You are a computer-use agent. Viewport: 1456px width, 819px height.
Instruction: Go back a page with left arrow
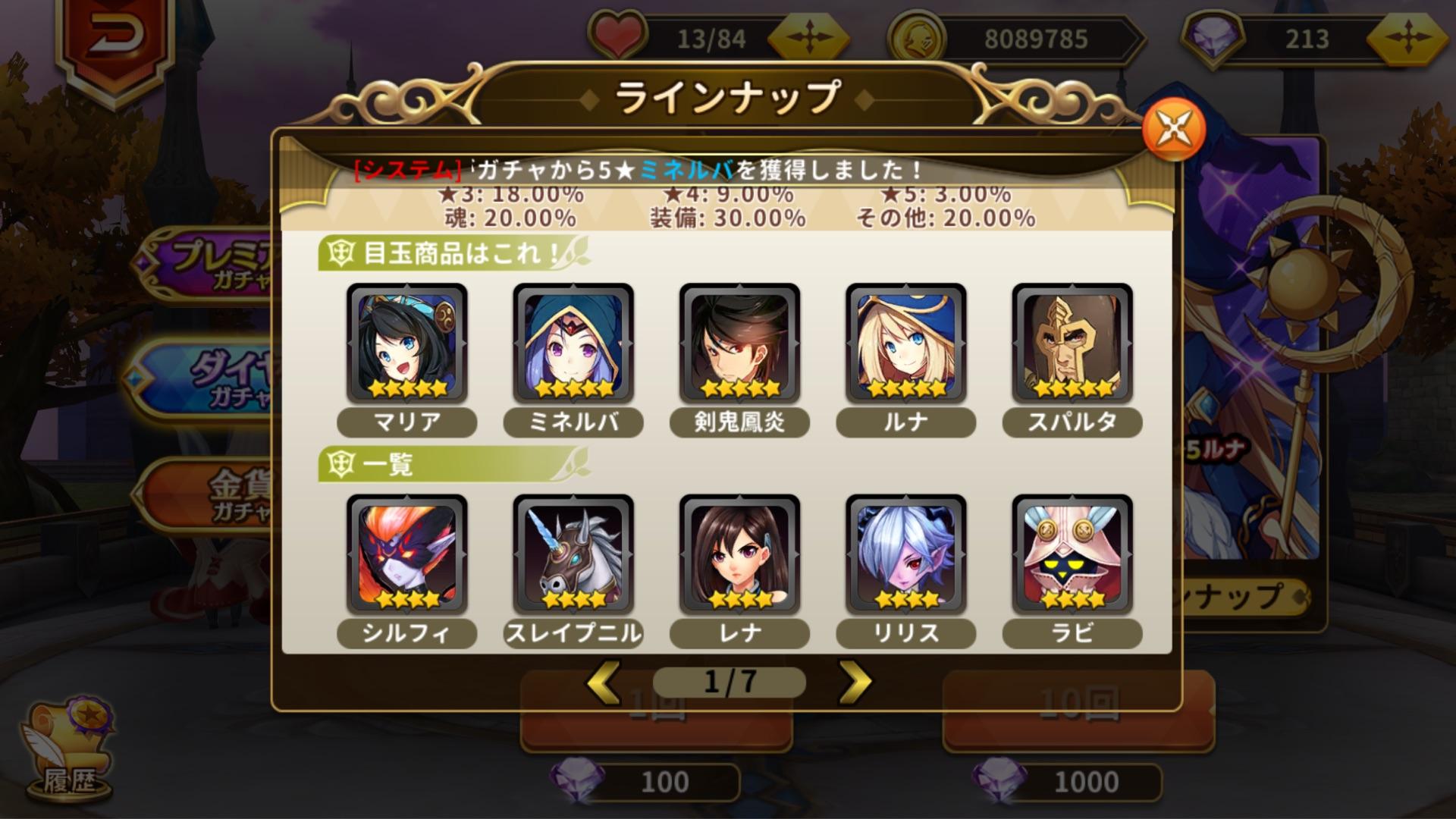(x=601, y=681)
